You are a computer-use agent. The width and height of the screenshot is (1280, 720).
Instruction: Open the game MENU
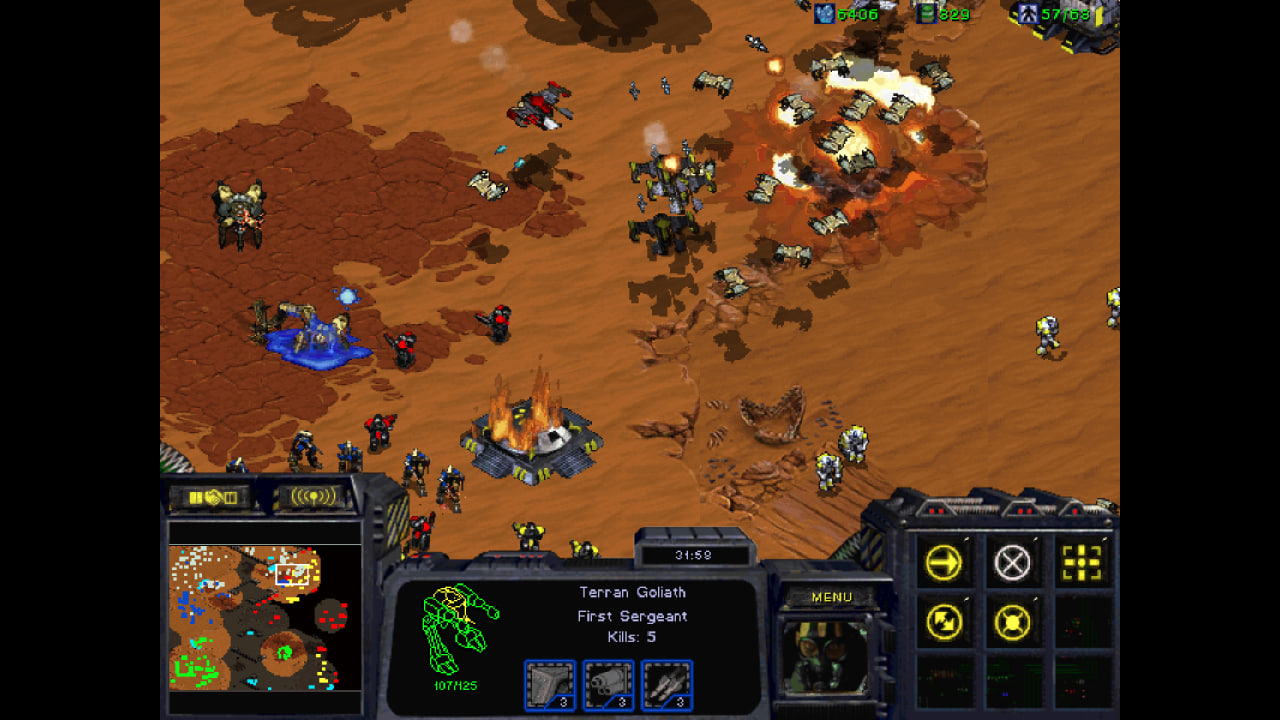point(831,597)
